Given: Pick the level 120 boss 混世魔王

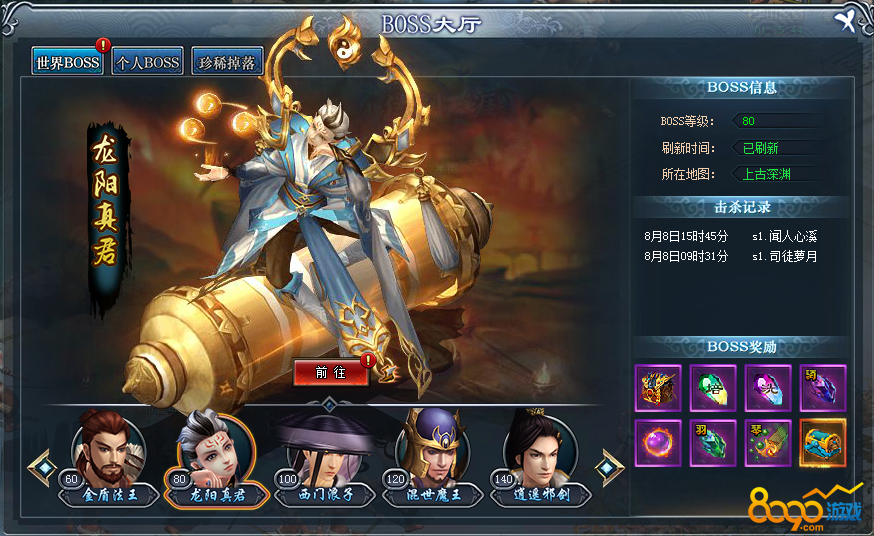Looking at the screenshot, I should click(x=432, y=453).
